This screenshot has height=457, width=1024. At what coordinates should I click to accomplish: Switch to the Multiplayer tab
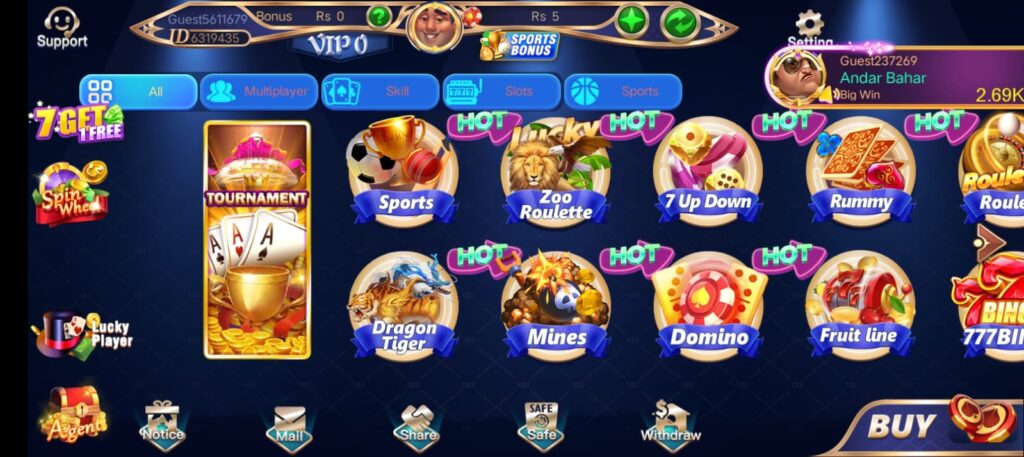click(x=259, y=91)
